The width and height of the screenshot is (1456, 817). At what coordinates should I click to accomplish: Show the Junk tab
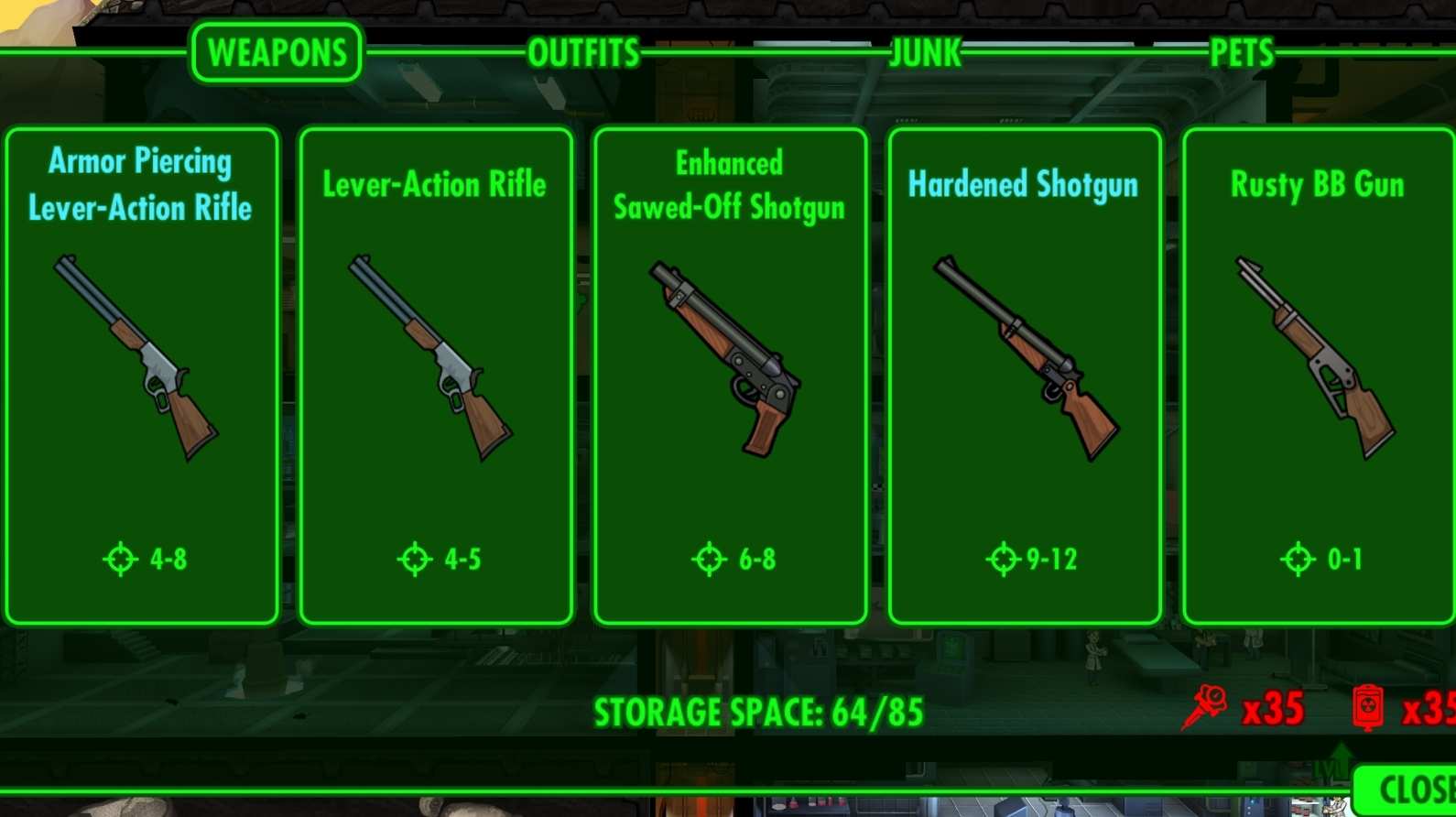[926, 53]
